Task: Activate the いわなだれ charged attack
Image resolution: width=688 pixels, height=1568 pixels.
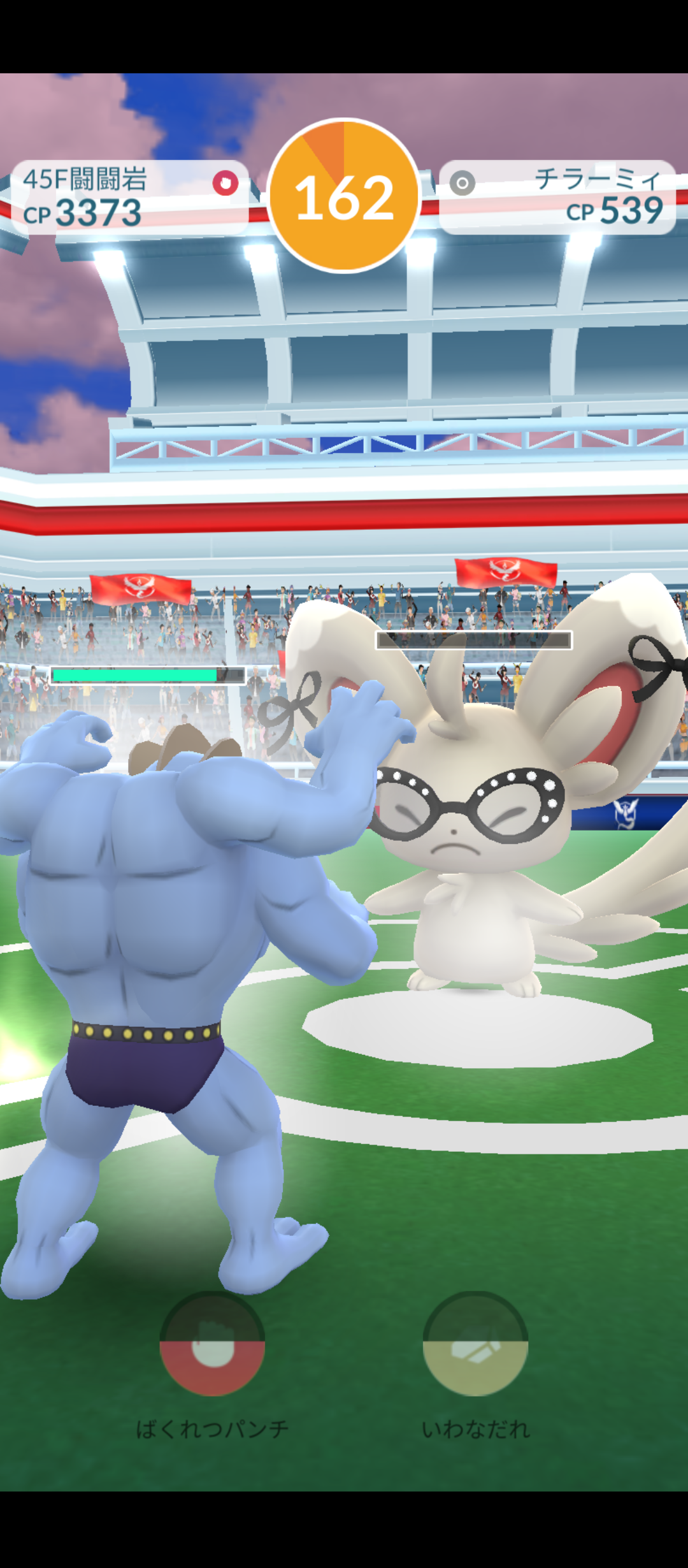Action: 475,1344
